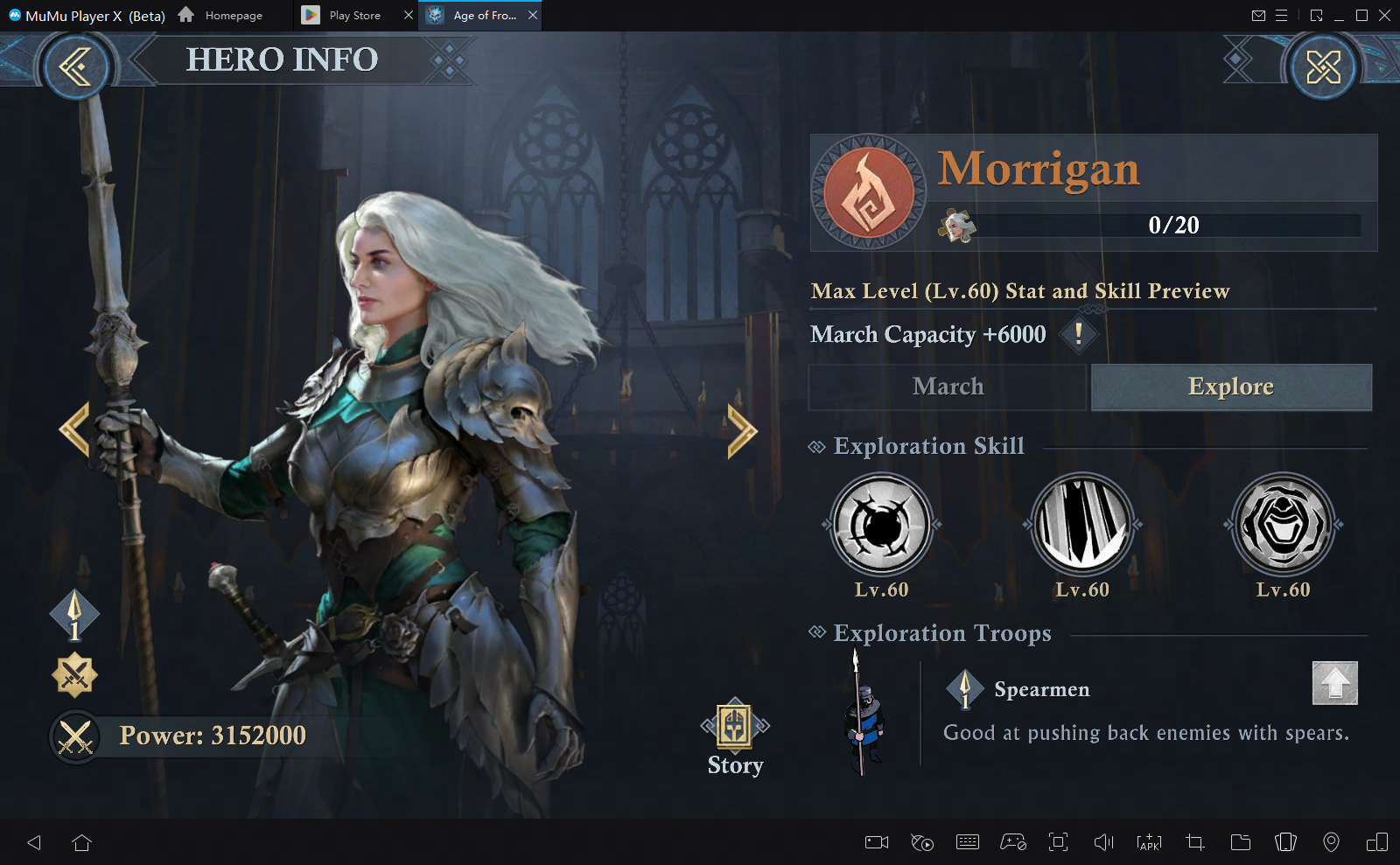This screenshot has height=865, width=1400.
Task: Open the keyboard mapping icon
Action: 968,842
